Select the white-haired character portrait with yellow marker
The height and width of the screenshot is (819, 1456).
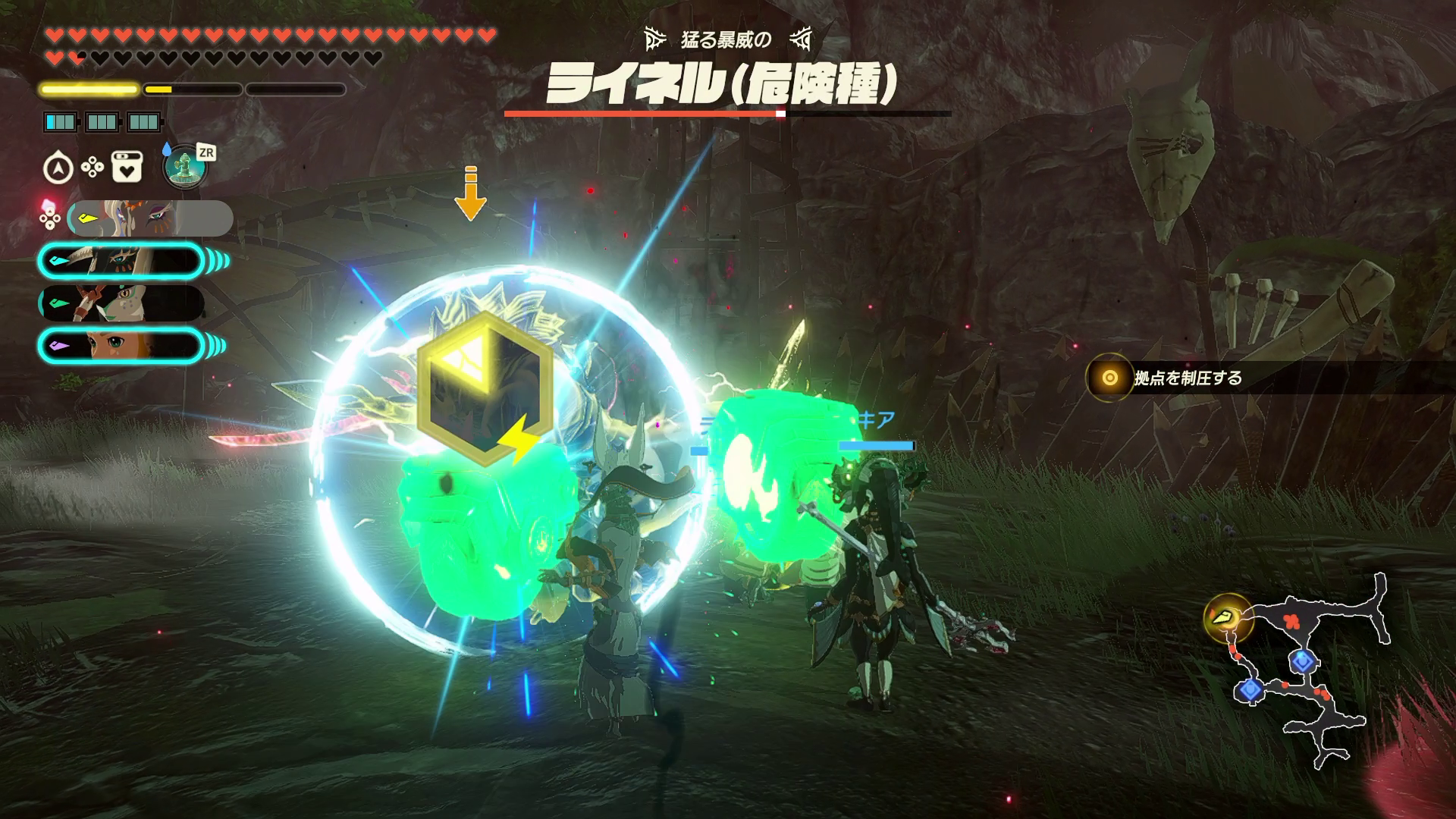click(148, 218)
